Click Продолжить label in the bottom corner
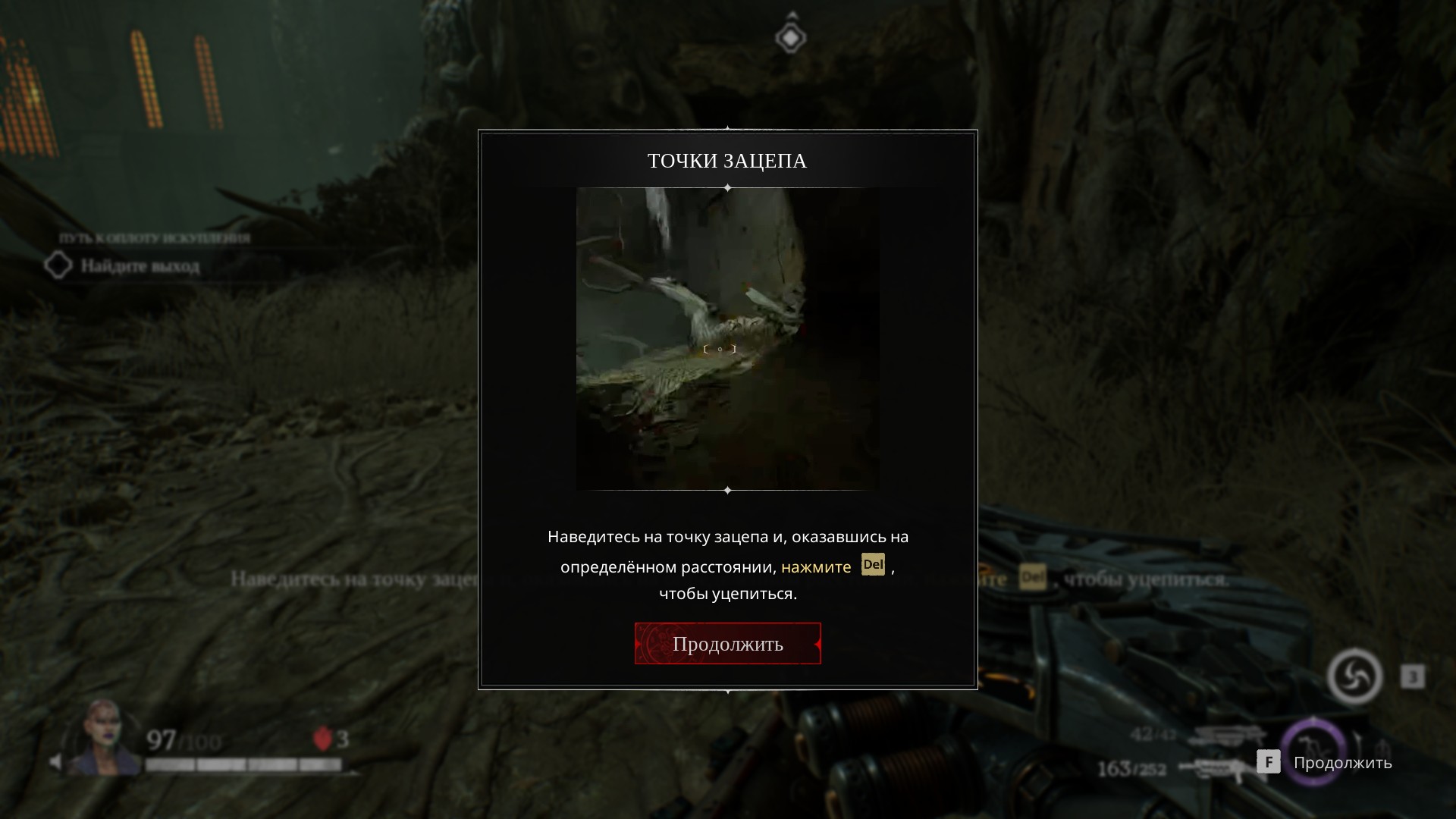The height and width of the screenshot is (819, 1456). tap(1342, 763)
